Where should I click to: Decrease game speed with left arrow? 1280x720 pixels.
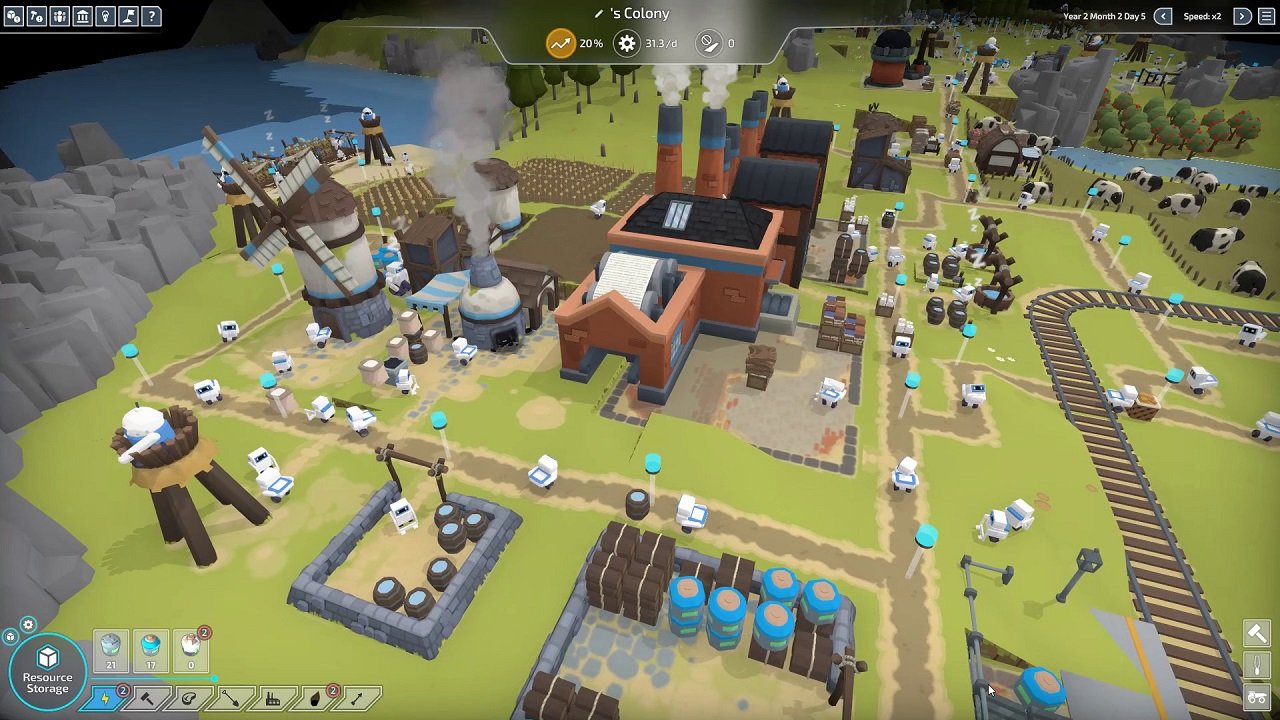click(x=1163, y=16)
